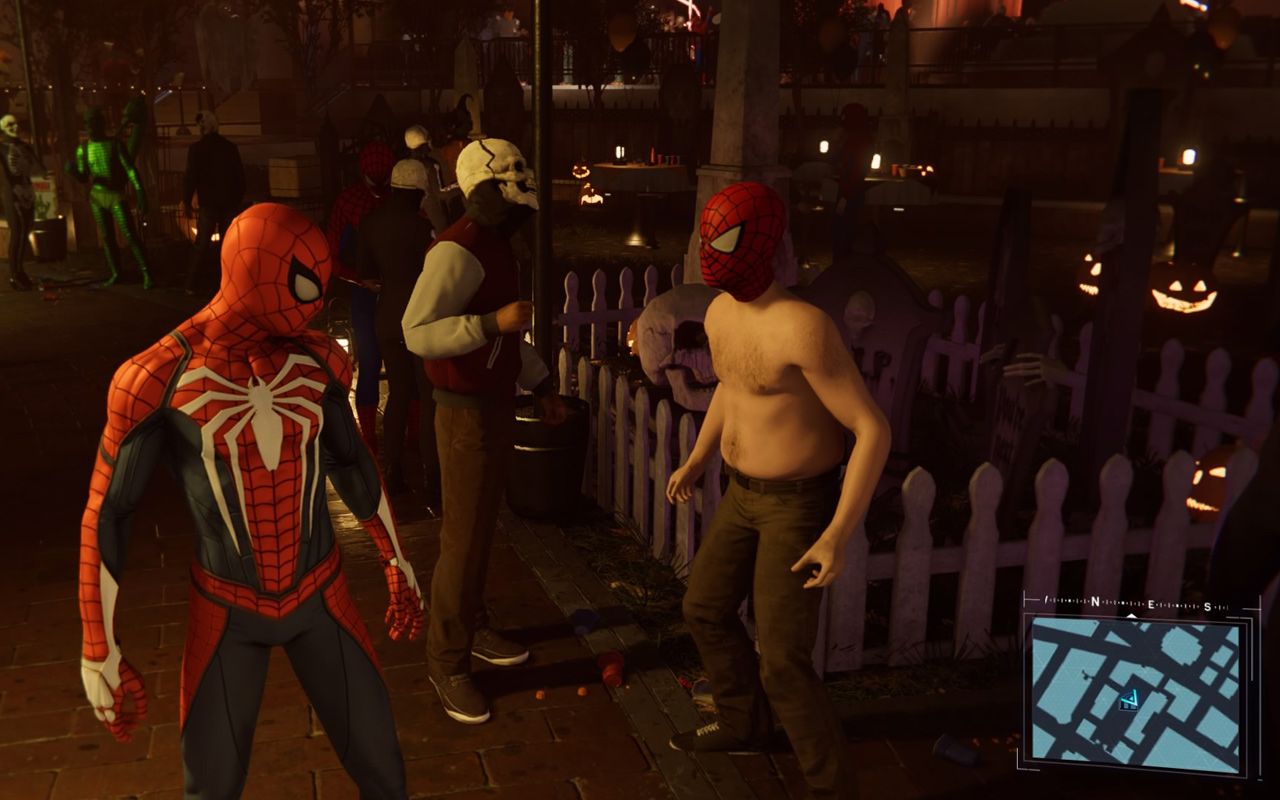Viewport: 1280px width, 800px height.
Task: Click the compass strip above the minimap
Action: 1138,604
